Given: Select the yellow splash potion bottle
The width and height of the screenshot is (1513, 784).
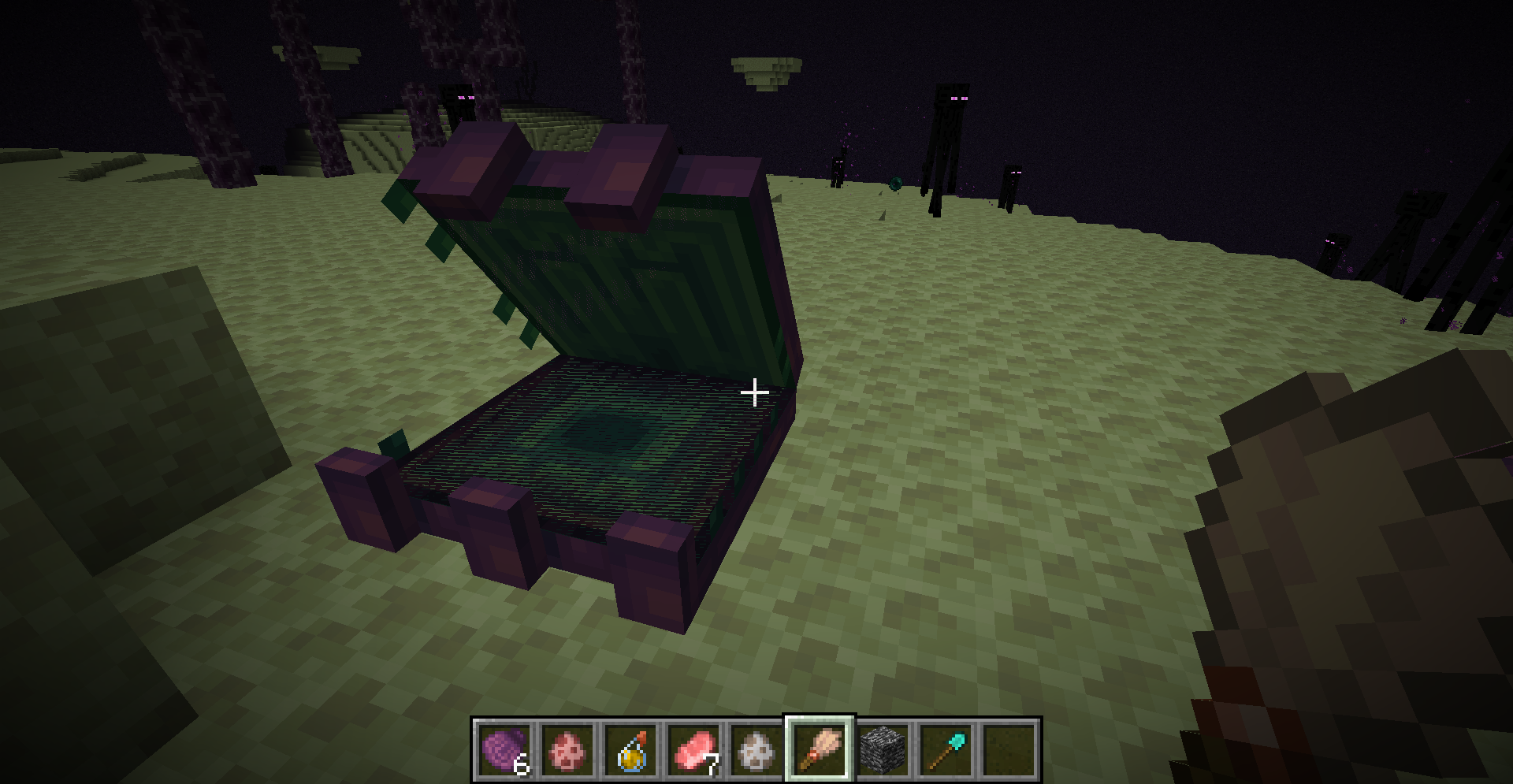Looking at the screenshot, I should (x=630, y=749).
